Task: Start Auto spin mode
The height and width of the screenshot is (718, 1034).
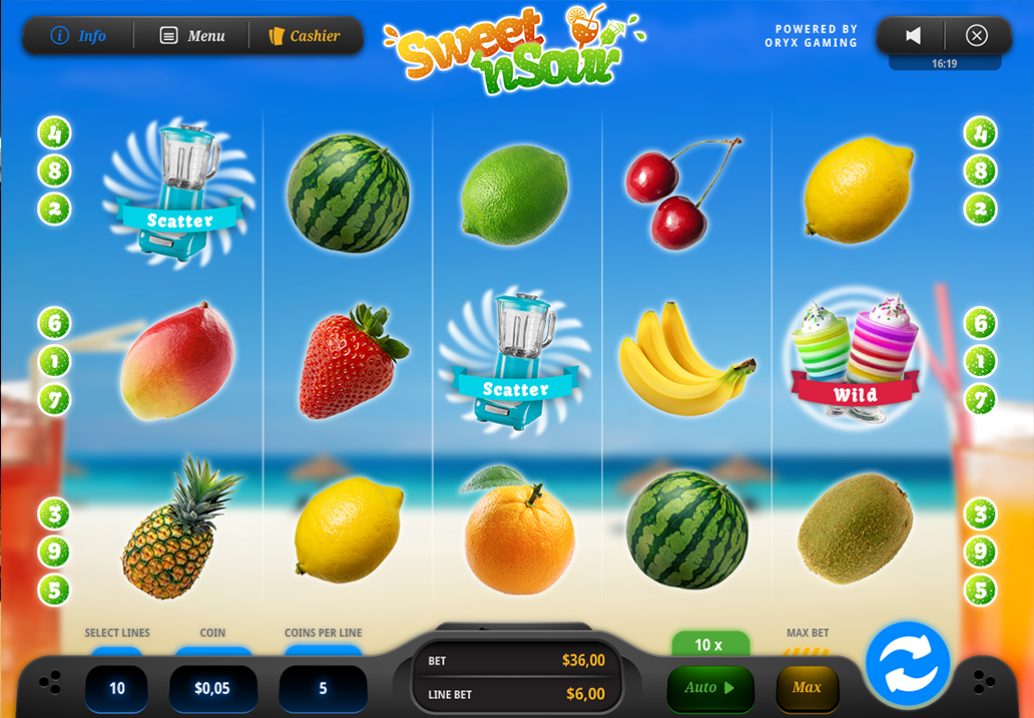Action: click(710, 688)
